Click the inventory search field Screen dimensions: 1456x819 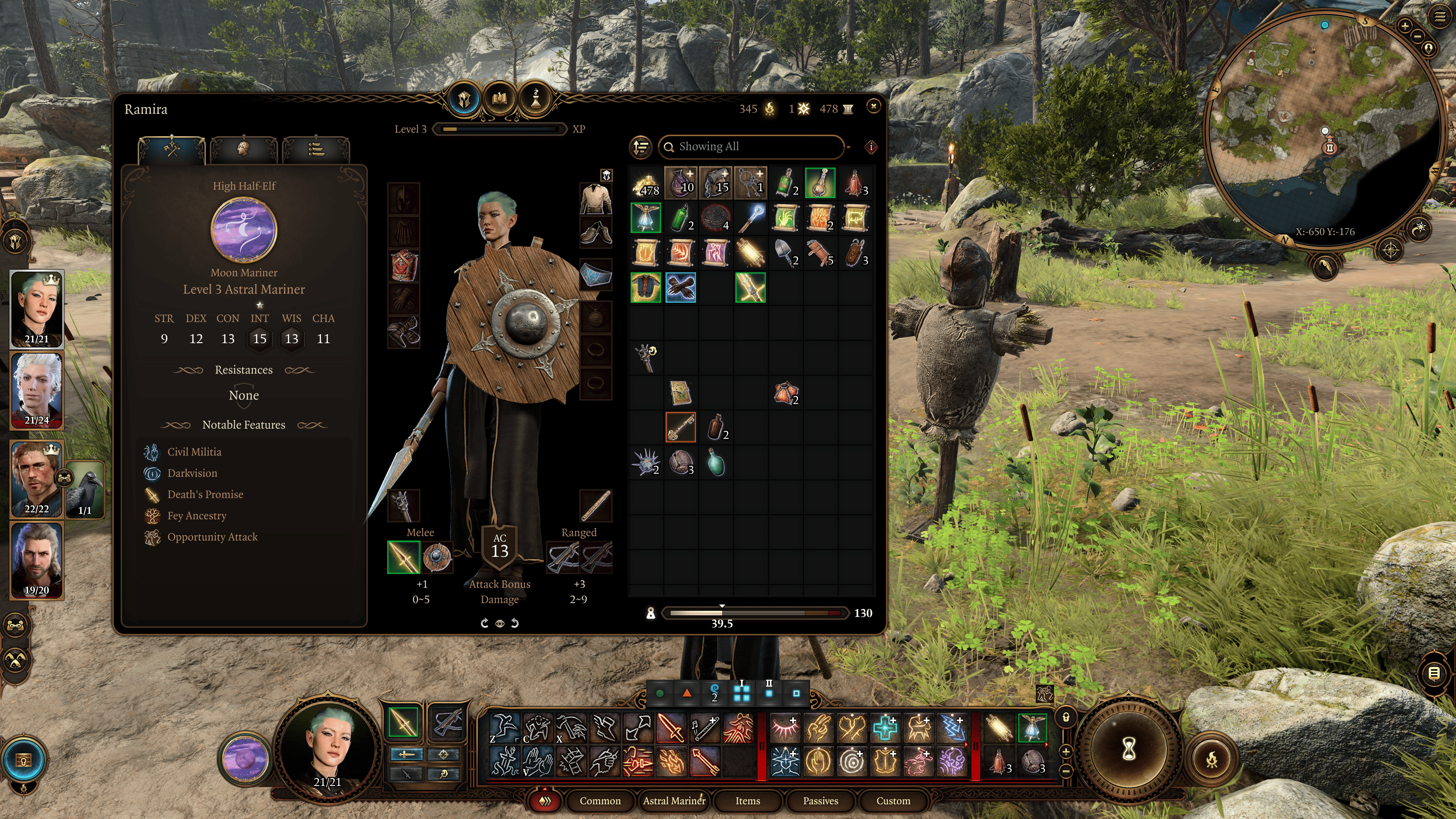point(752,147)
